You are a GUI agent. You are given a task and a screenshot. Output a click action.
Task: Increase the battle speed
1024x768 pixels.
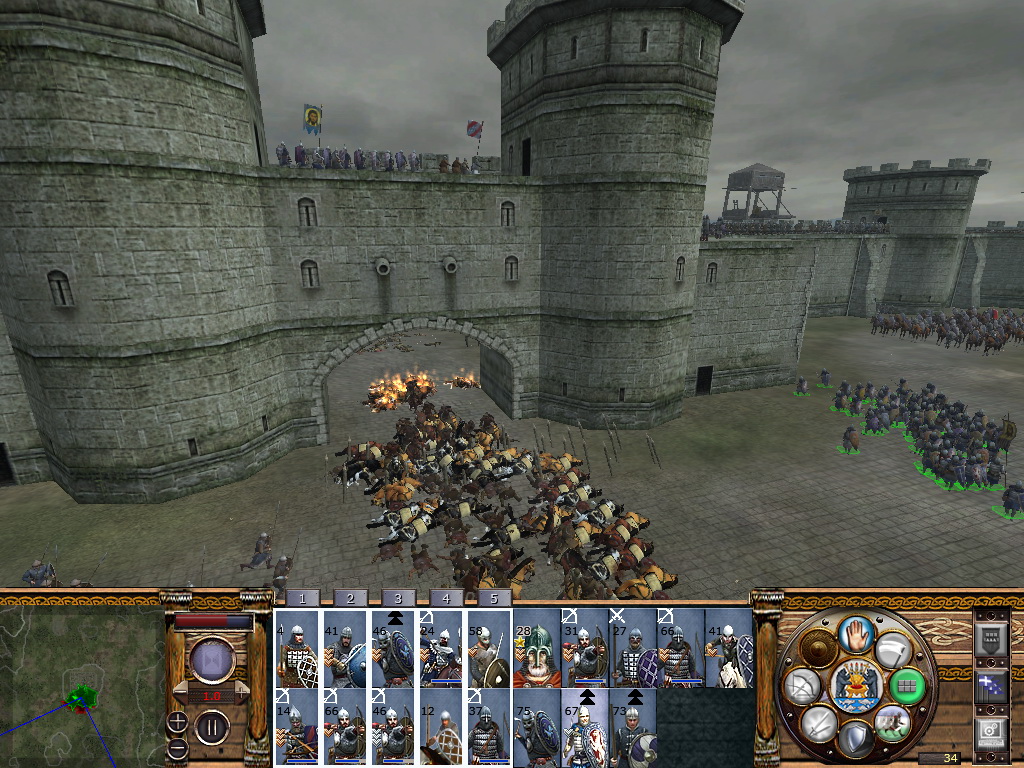coord(240,694)
